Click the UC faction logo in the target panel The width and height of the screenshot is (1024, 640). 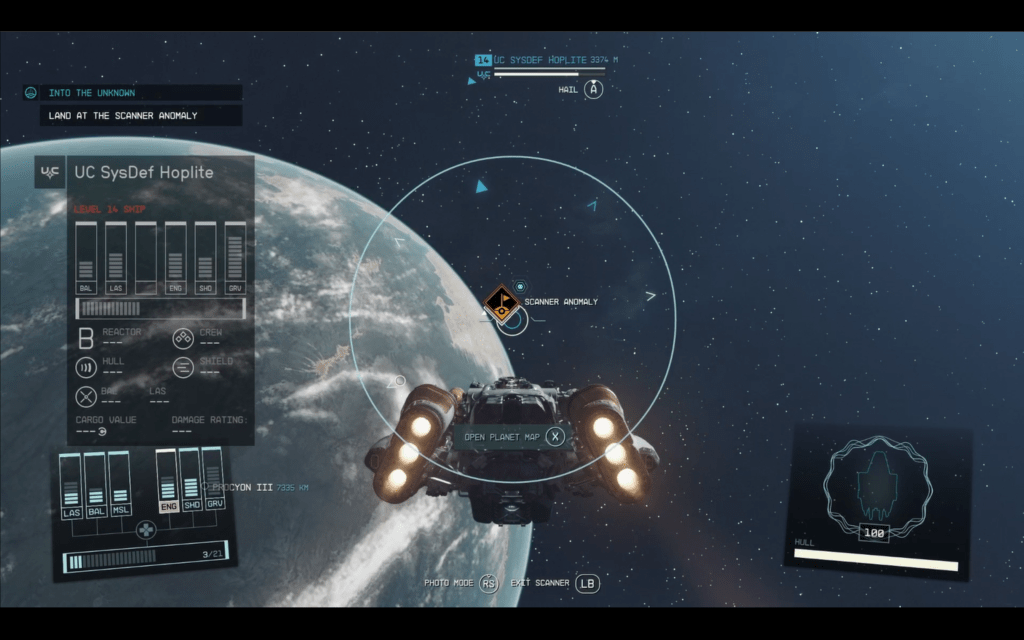49,172
